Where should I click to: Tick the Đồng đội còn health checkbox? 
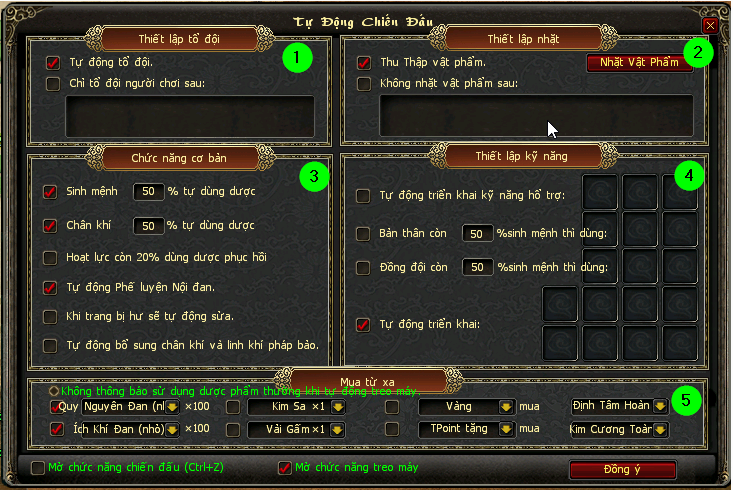(364, 268)
